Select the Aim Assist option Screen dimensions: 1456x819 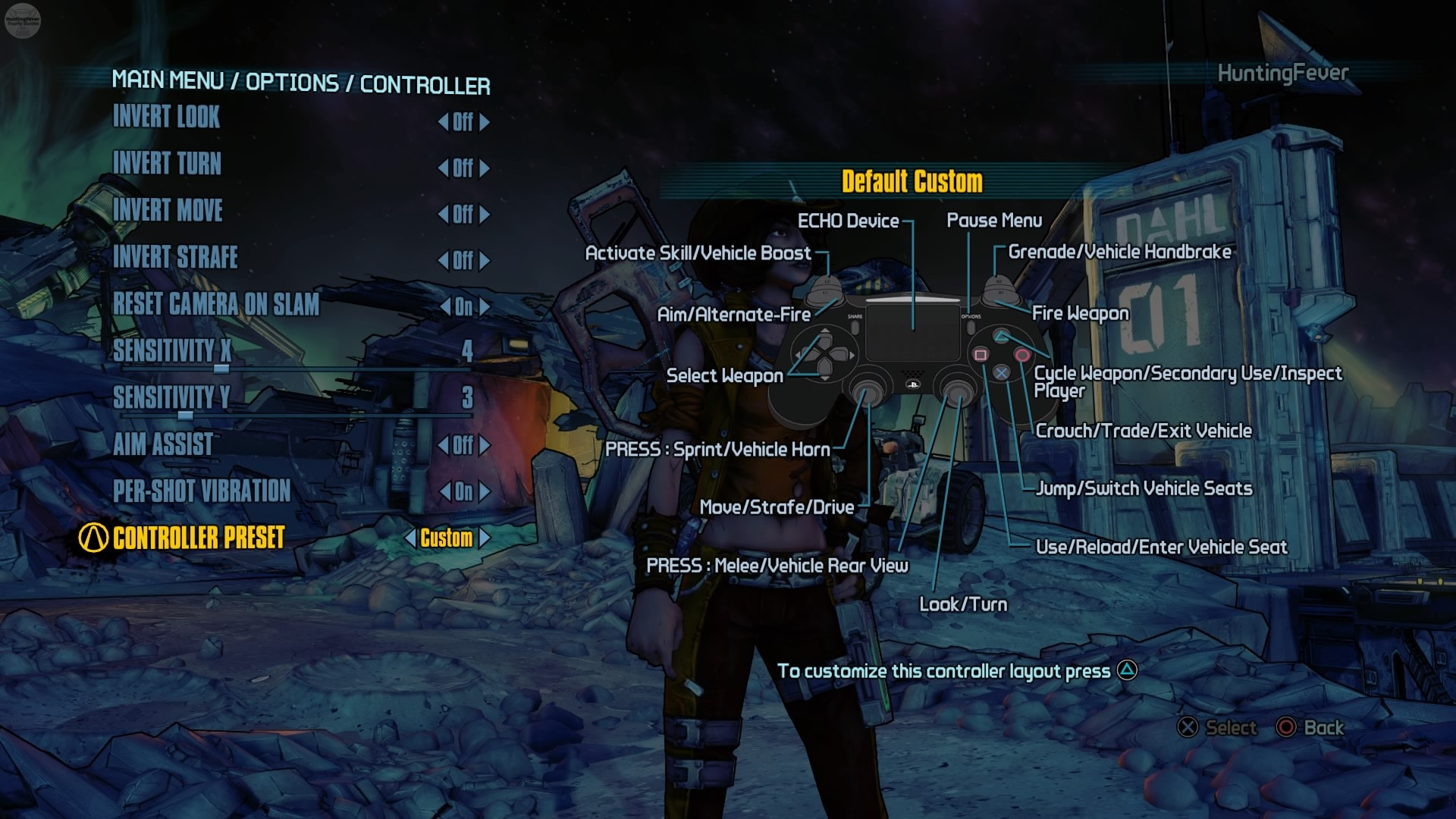[x=163, y=444]
